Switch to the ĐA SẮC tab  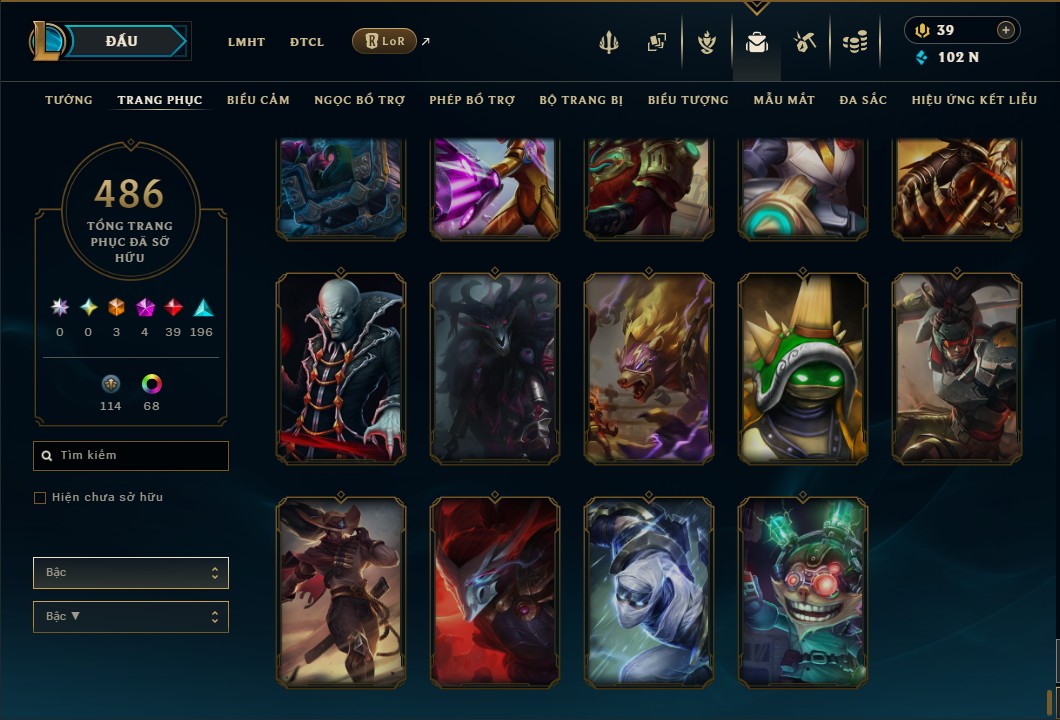click(x=863, y=100)
